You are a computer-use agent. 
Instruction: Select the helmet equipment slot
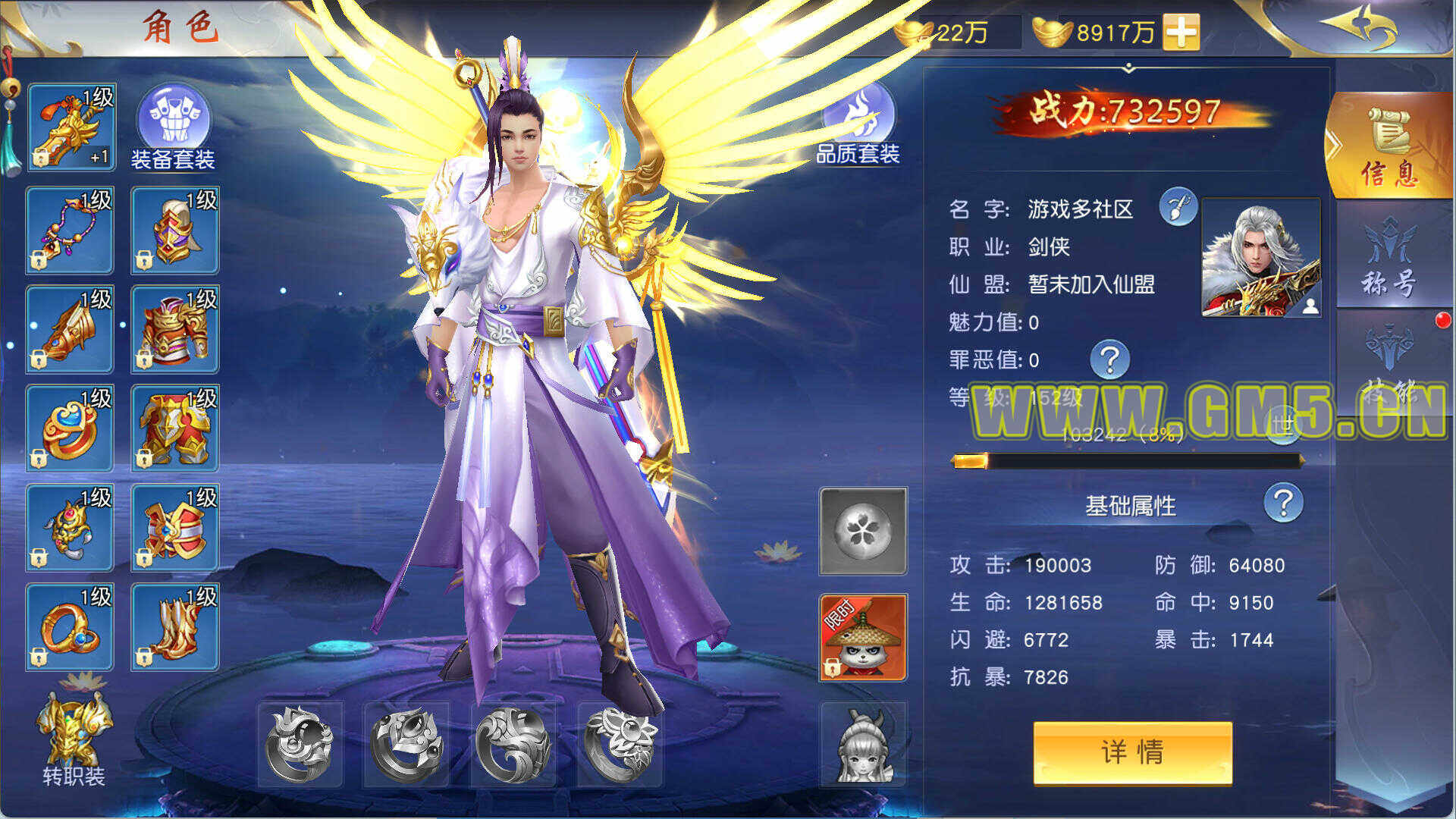(x=175, y=230)
